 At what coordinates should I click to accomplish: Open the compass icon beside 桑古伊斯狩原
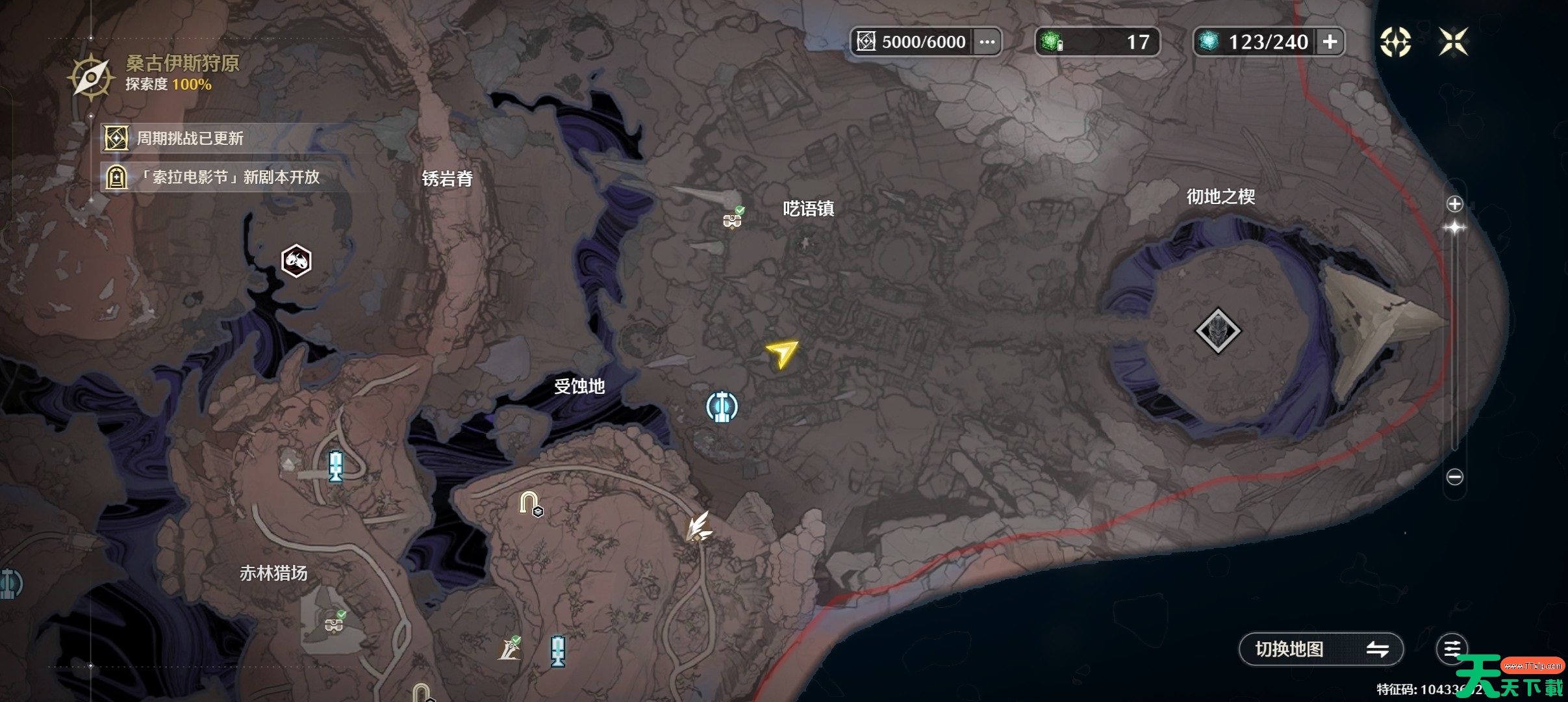point(91,77)
